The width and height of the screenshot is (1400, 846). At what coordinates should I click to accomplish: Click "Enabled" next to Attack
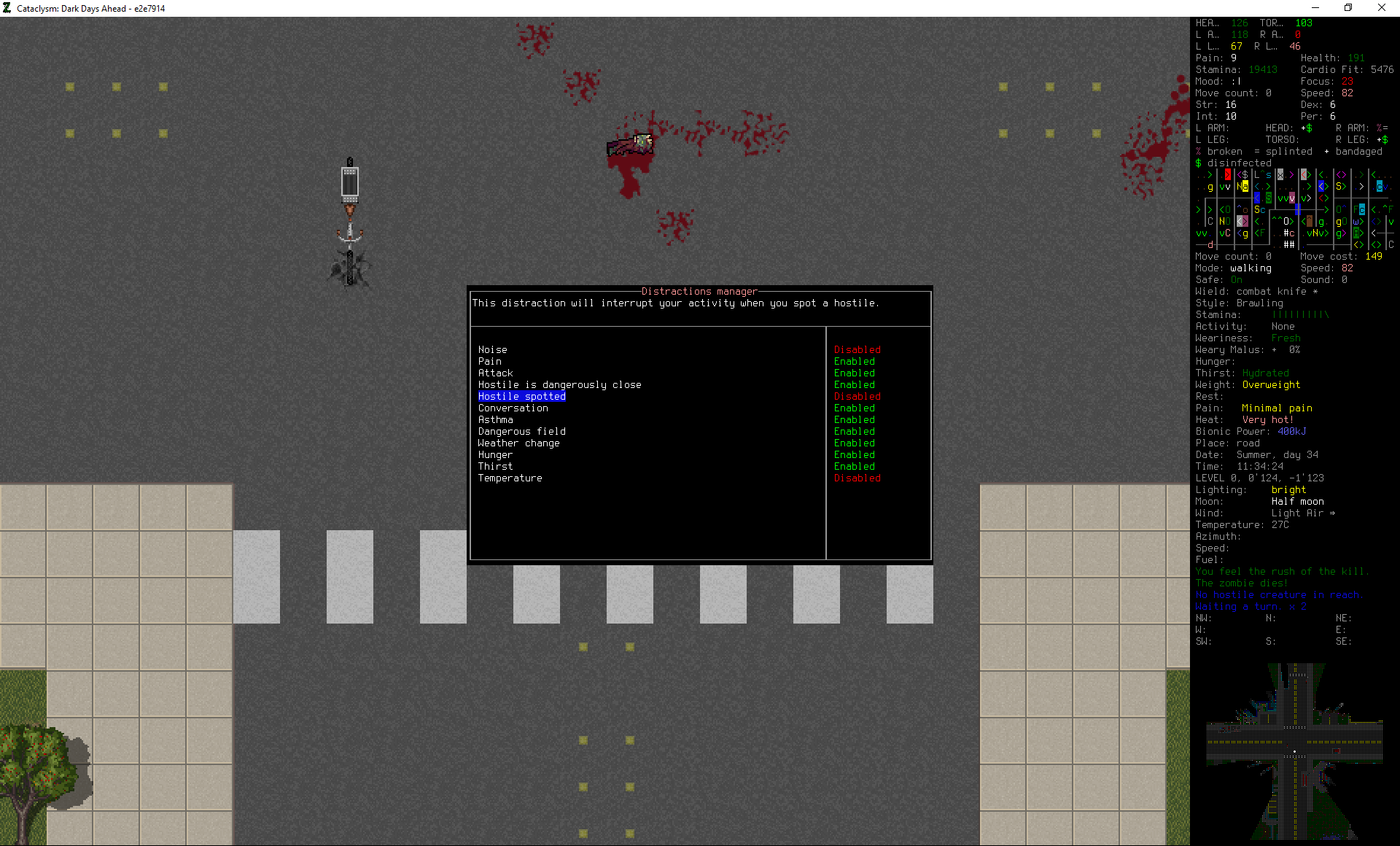click(x=854, y=373)
